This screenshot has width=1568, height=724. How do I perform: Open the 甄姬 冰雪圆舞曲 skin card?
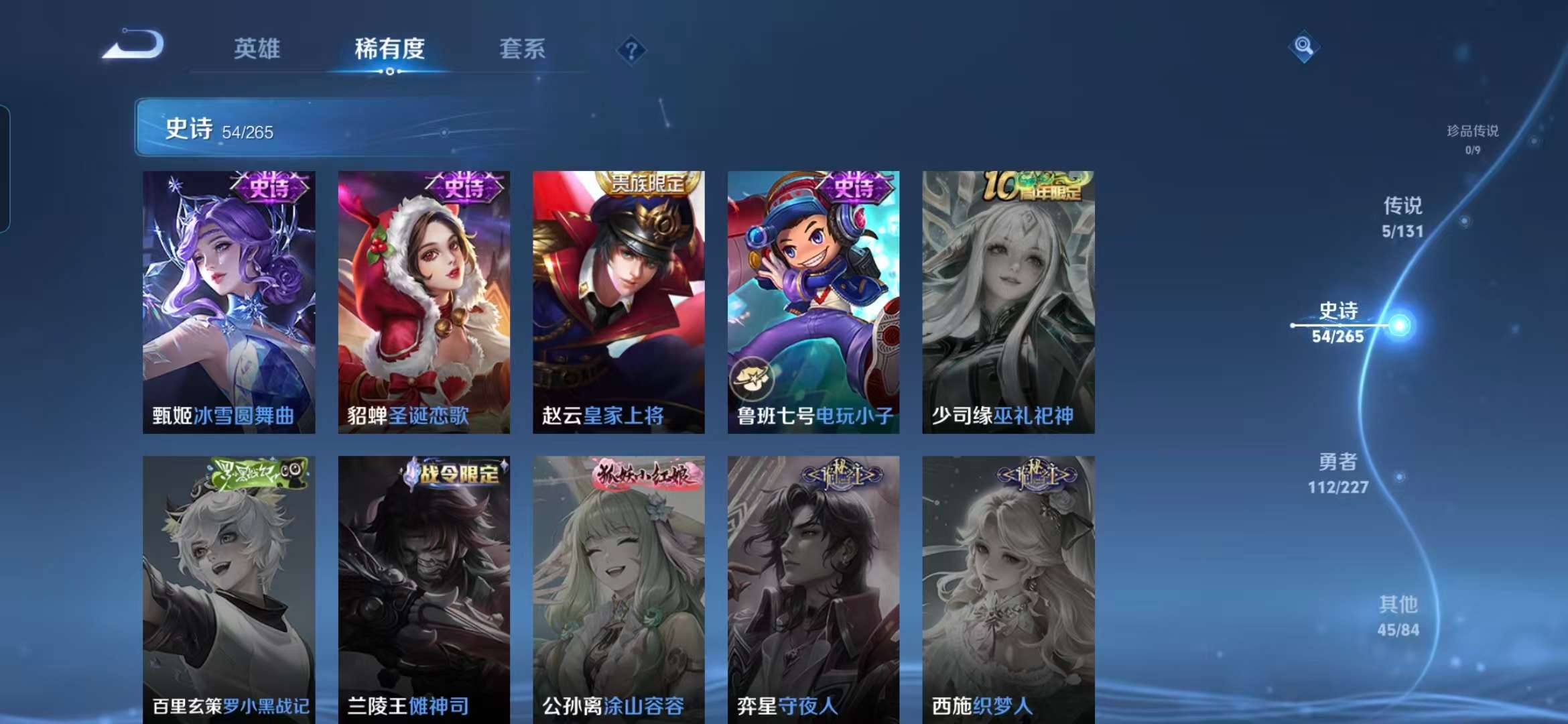[x=228, y=302]
